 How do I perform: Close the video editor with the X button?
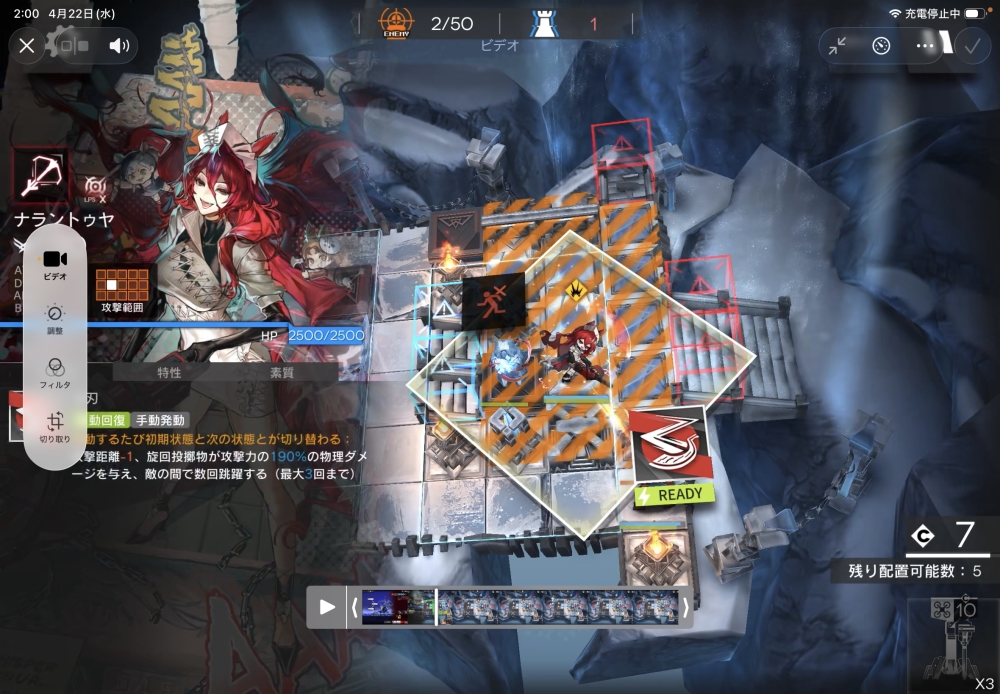click(x=27, y=45)
